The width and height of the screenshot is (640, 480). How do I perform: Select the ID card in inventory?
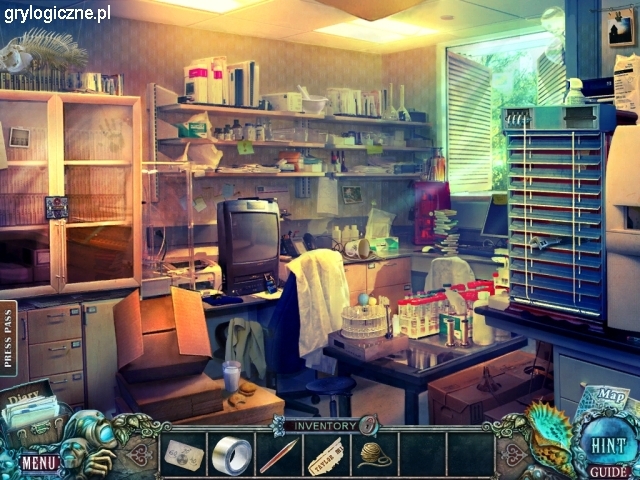(x=183, y=455)
